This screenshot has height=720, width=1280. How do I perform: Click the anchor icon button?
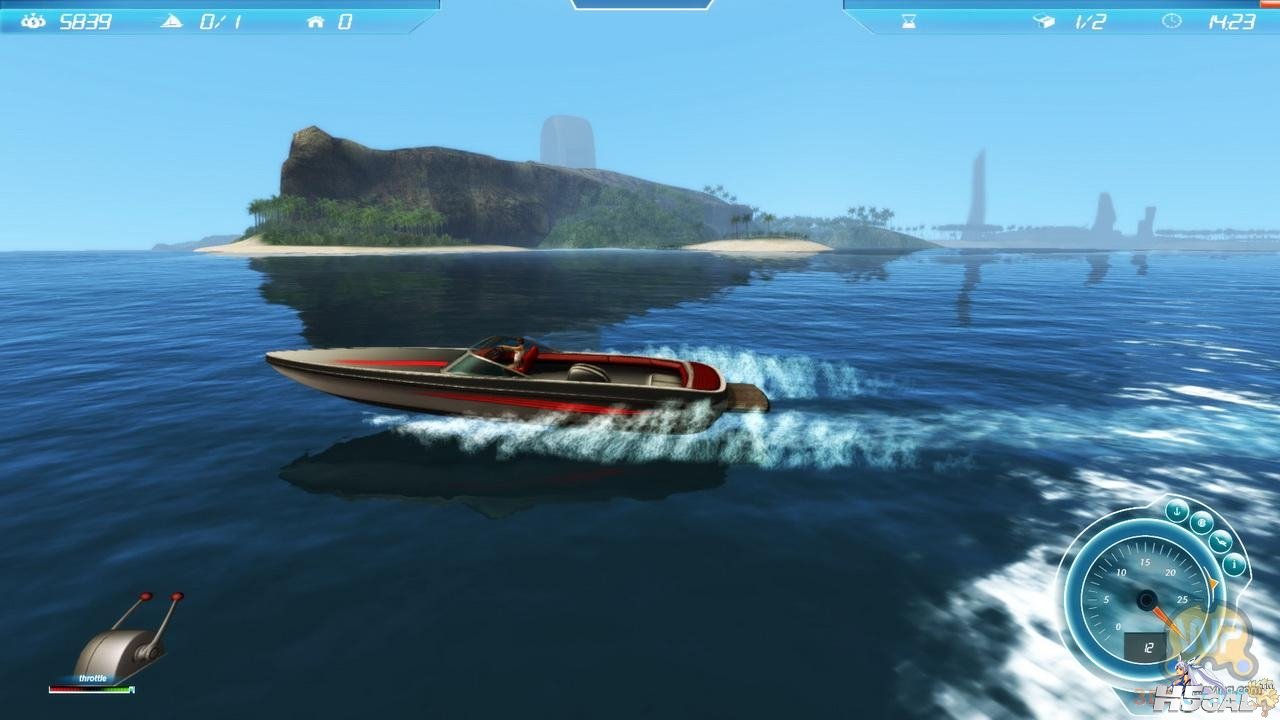point(1177,508)
